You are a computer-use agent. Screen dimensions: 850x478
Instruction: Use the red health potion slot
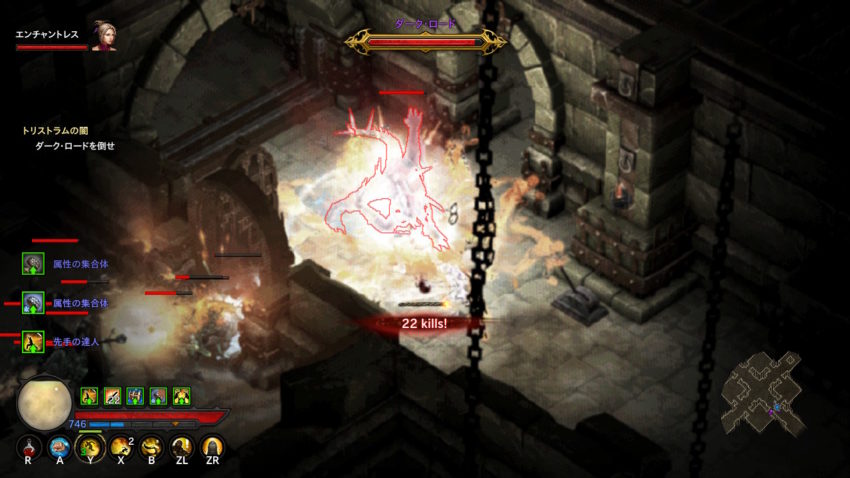30,447
